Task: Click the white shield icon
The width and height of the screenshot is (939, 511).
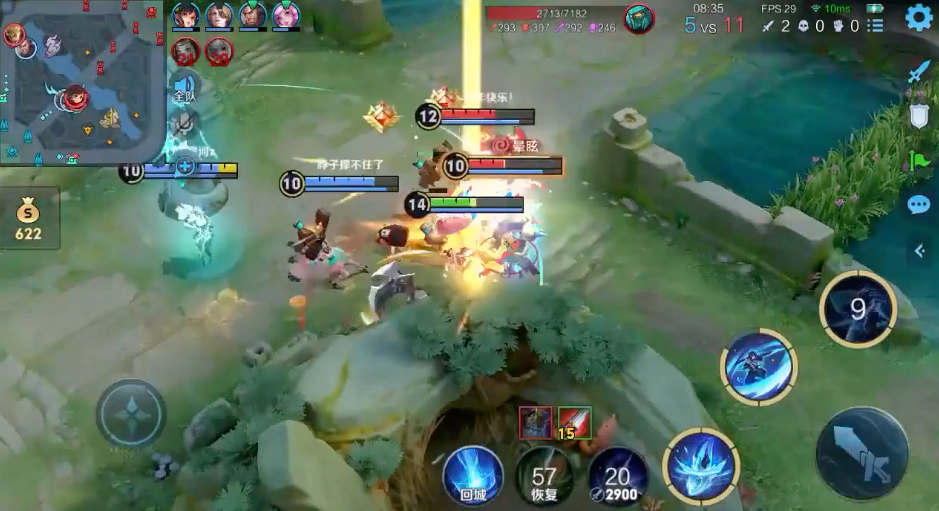Action: point(918,115)
